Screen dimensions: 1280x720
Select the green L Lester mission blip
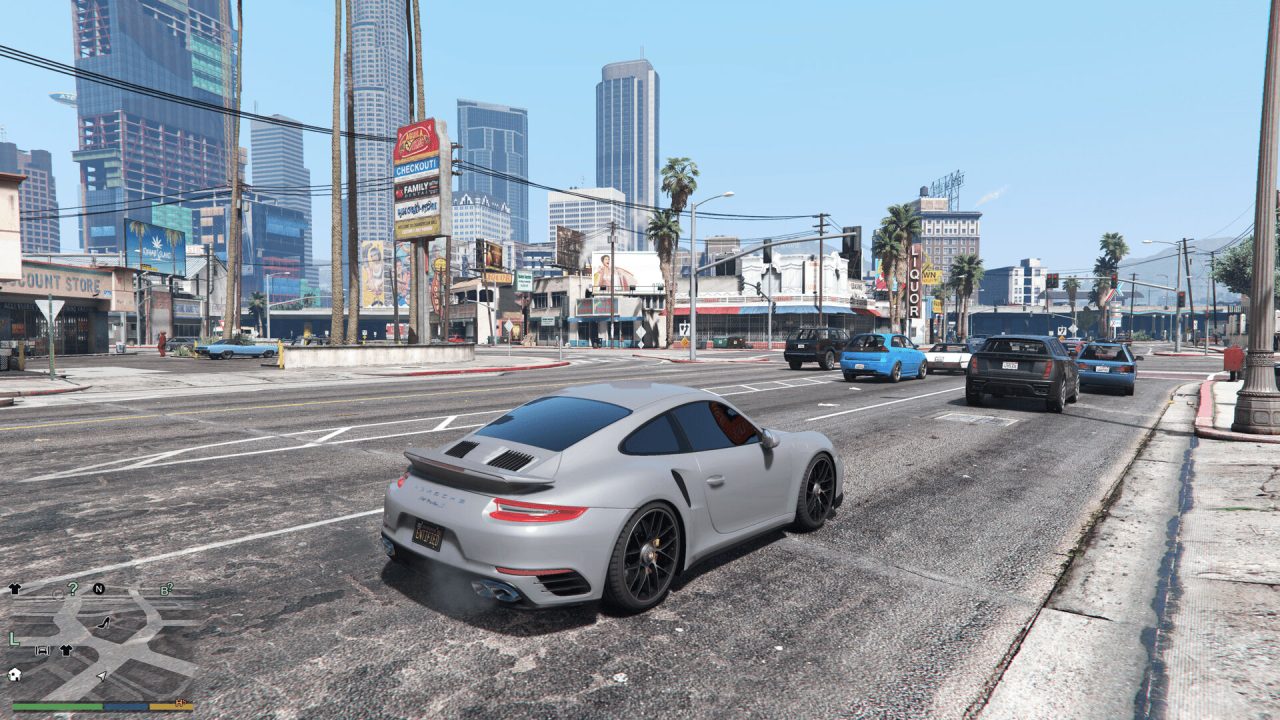click(x=13, y=639)
